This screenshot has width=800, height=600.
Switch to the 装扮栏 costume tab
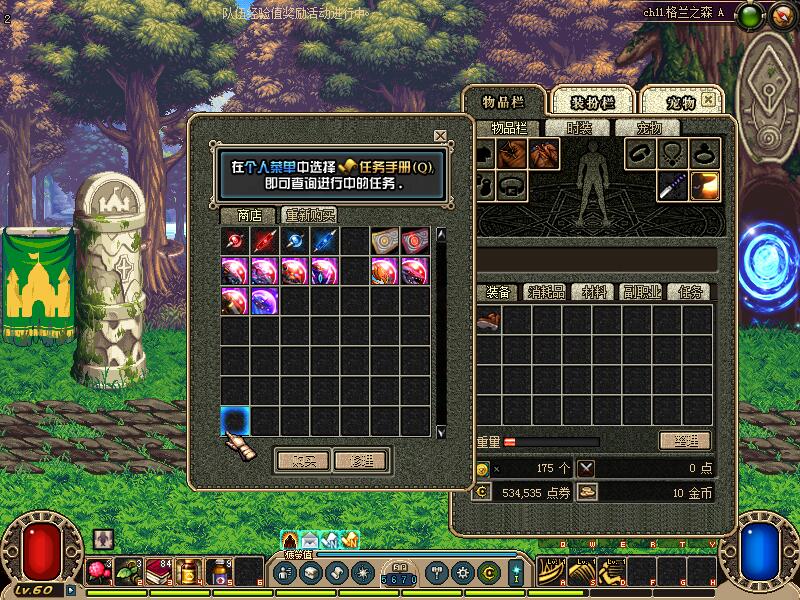591,102
